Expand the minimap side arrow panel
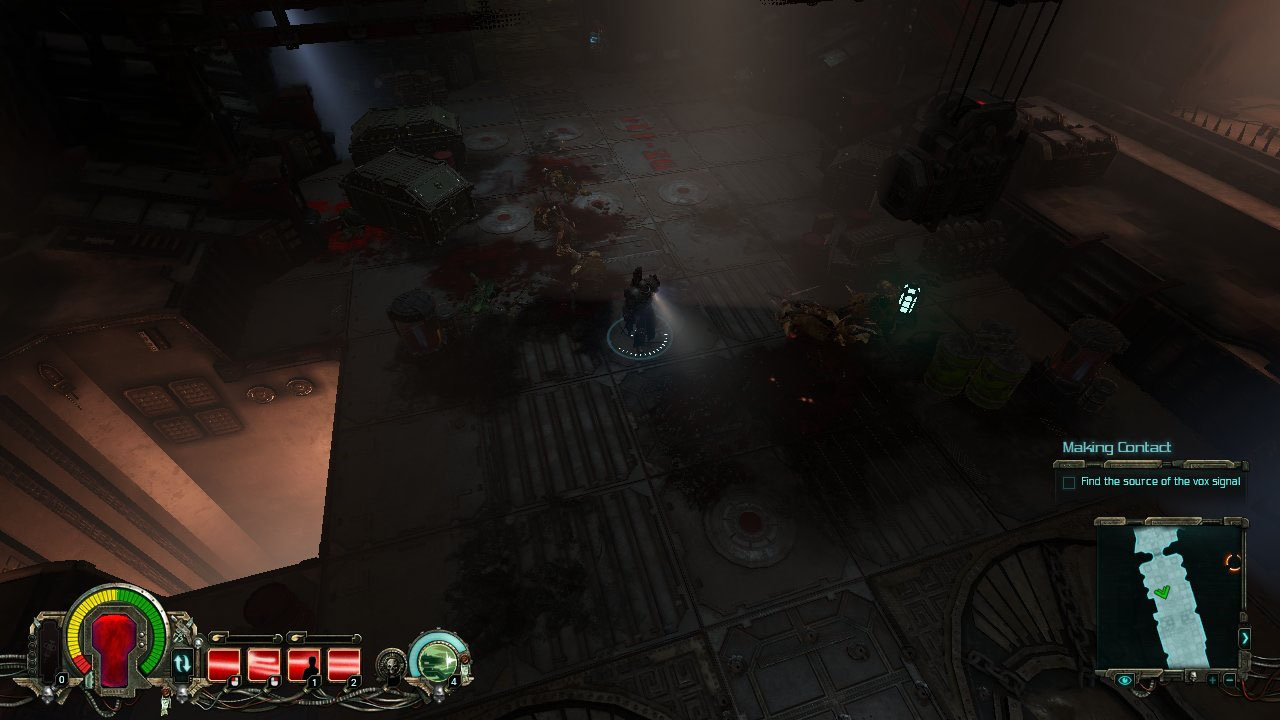 pos(1244,637)
